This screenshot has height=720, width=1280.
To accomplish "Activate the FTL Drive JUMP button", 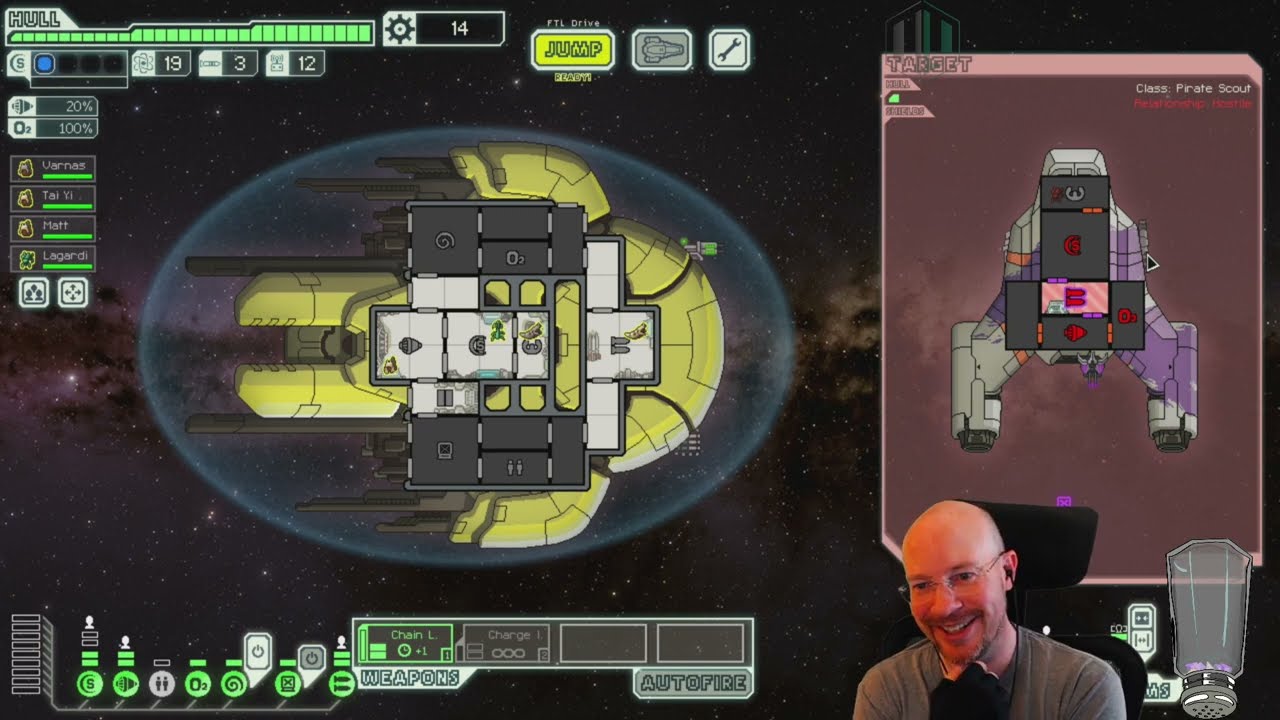I will (572, 50).
